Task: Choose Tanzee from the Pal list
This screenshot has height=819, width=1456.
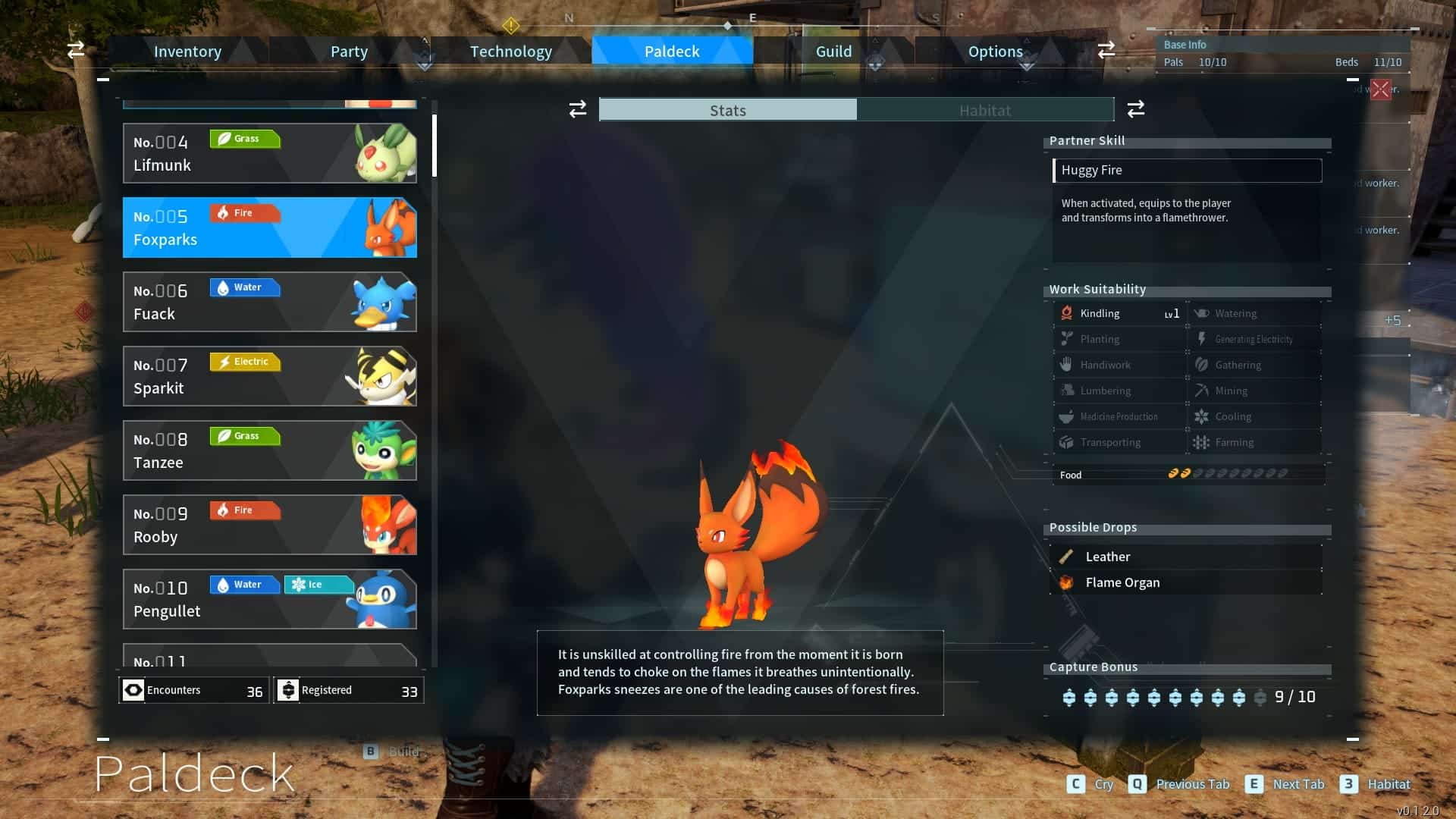Action: (269, 450)
